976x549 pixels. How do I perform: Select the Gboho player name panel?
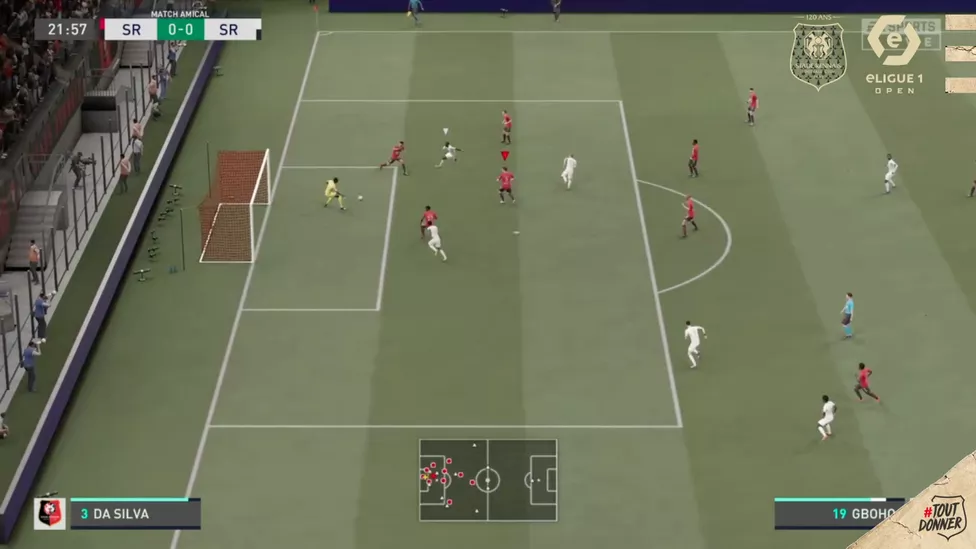[x=838, y=514]
